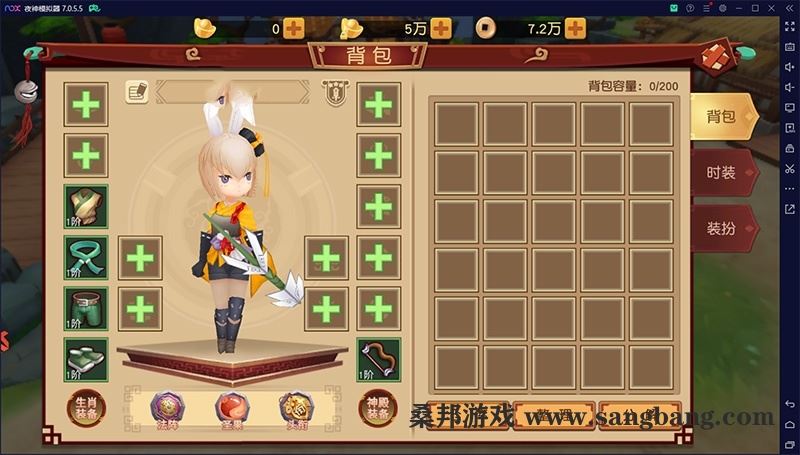Select the 圣果 holy fruit icon
This screenshot has height=455, width=800.
232,408
